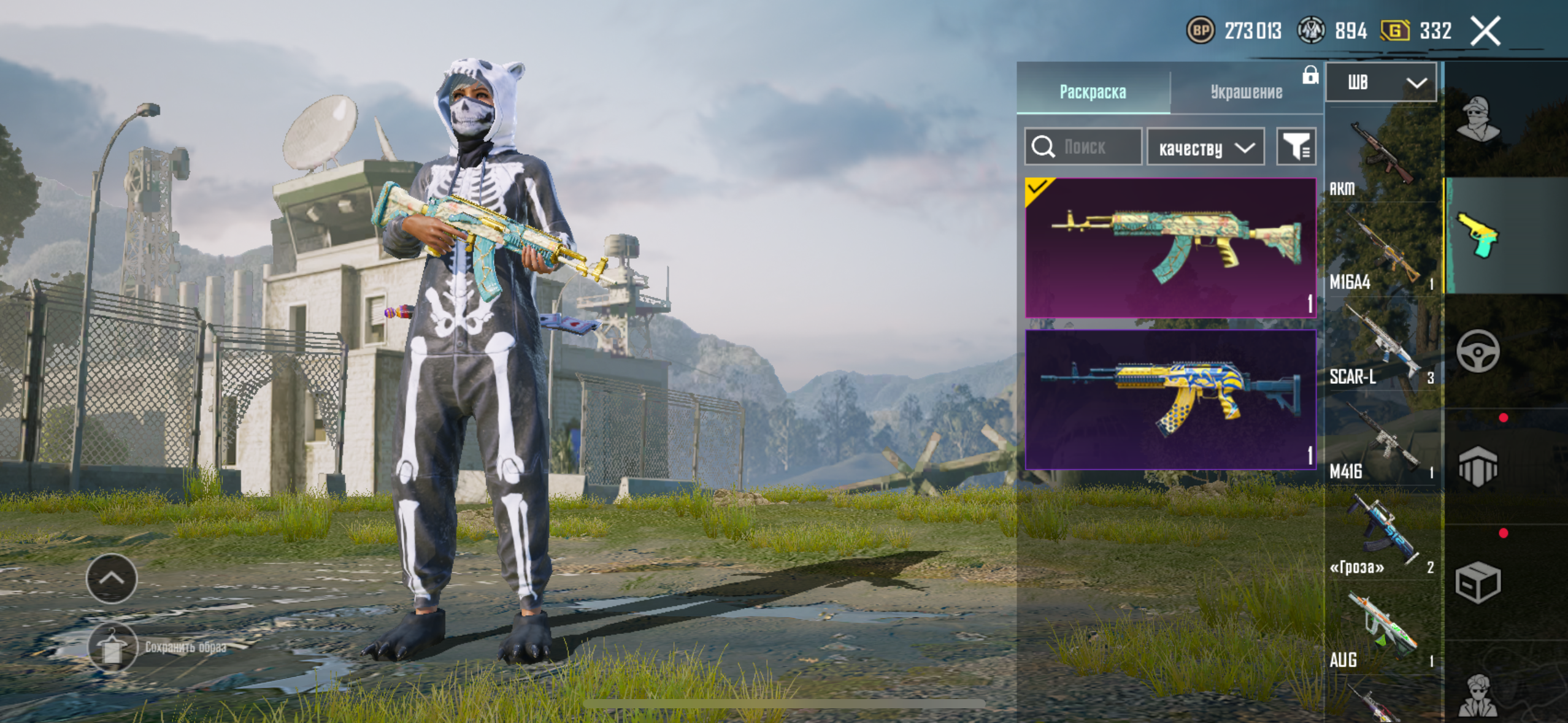
Task: Close the inventory screen with the X
Action: 1485,31
